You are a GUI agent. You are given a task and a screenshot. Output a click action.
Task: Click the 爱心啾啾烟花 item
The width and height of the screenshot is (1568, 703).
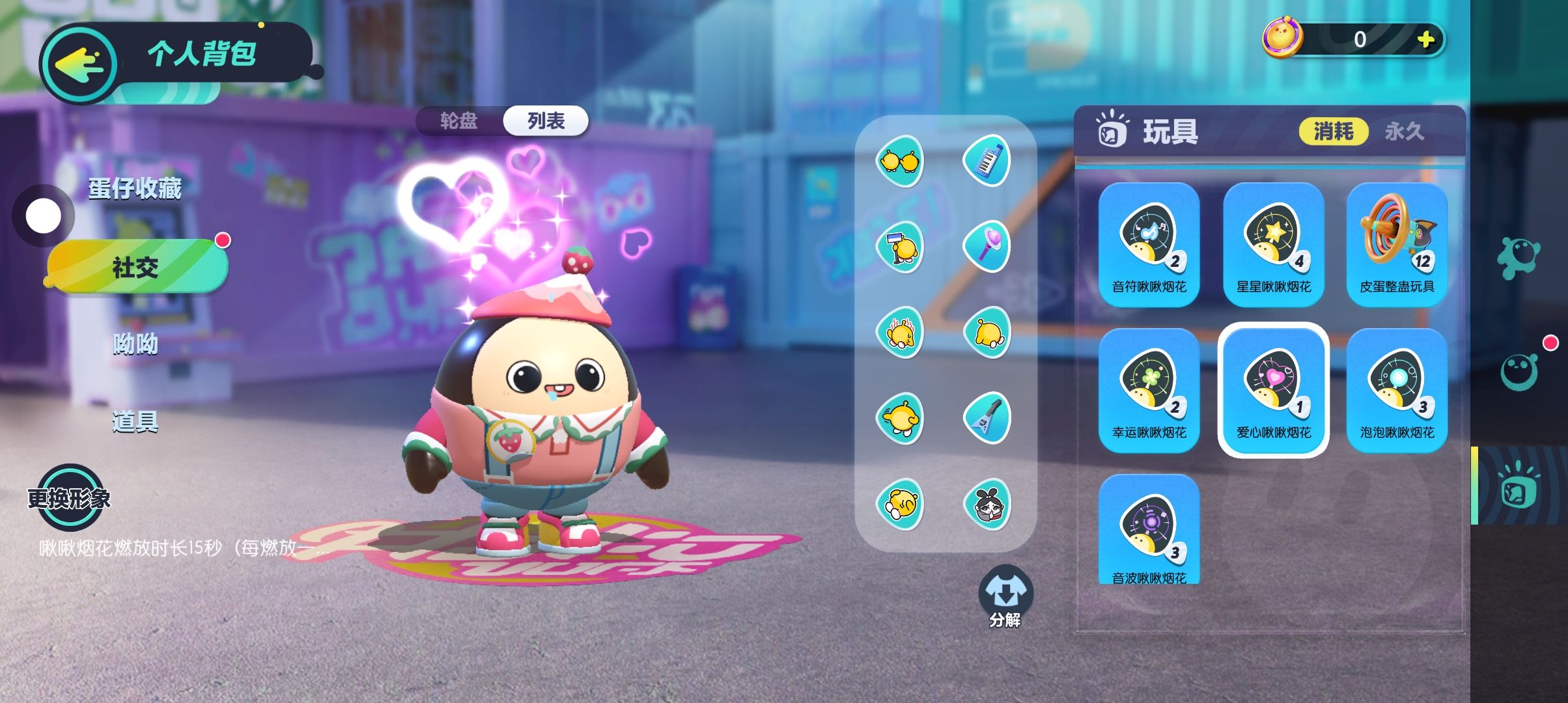tap(1273, 391)
